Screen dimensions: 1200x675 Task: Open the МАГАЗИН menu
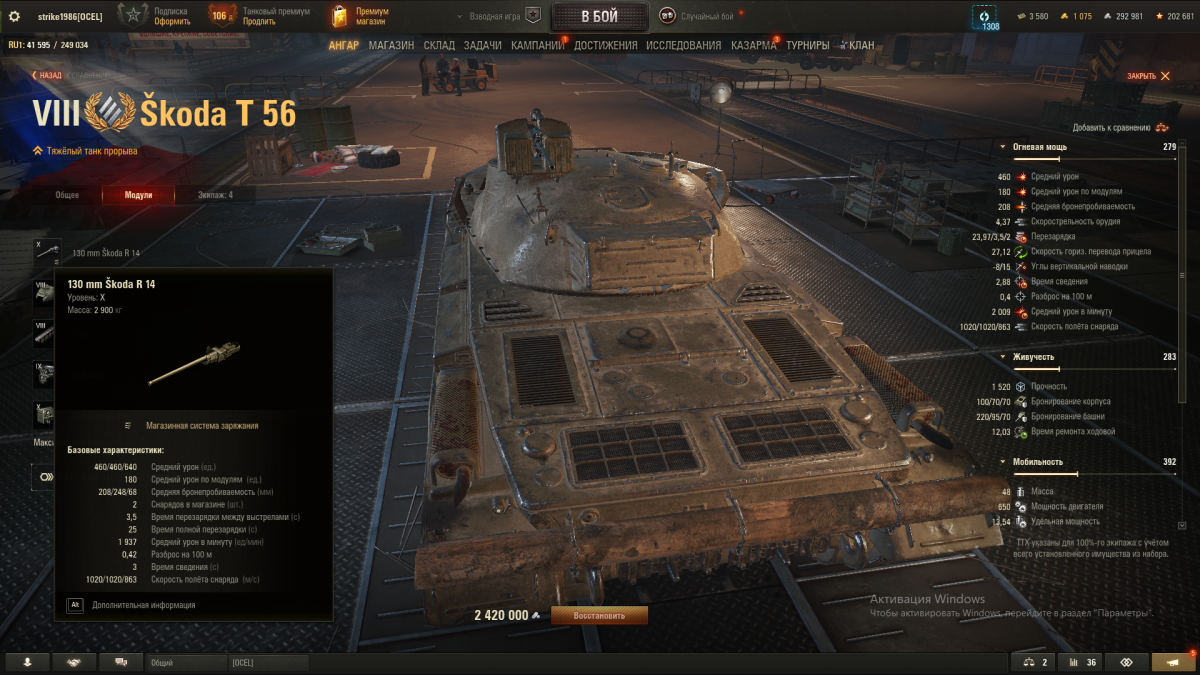coord(391,45)
